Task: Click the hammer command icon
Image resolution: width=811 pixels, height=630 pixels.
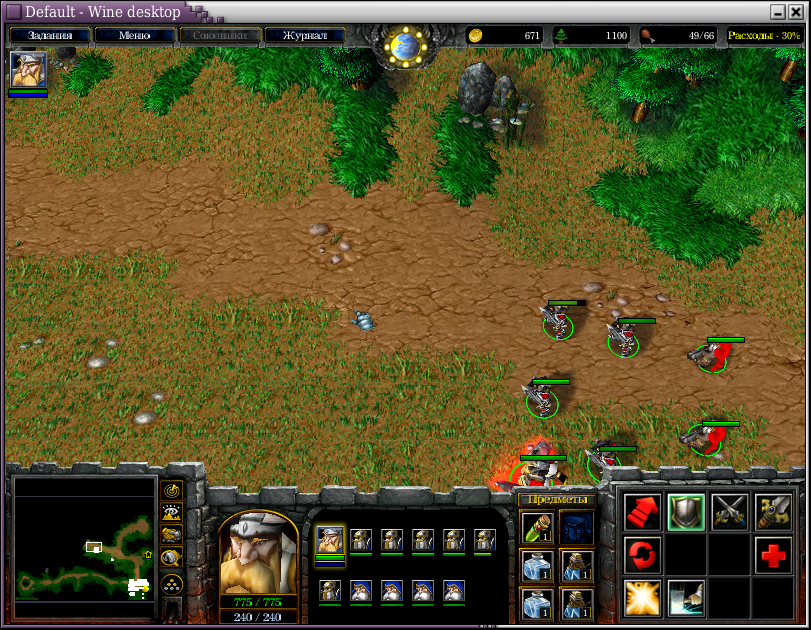Action: point(773,512)
